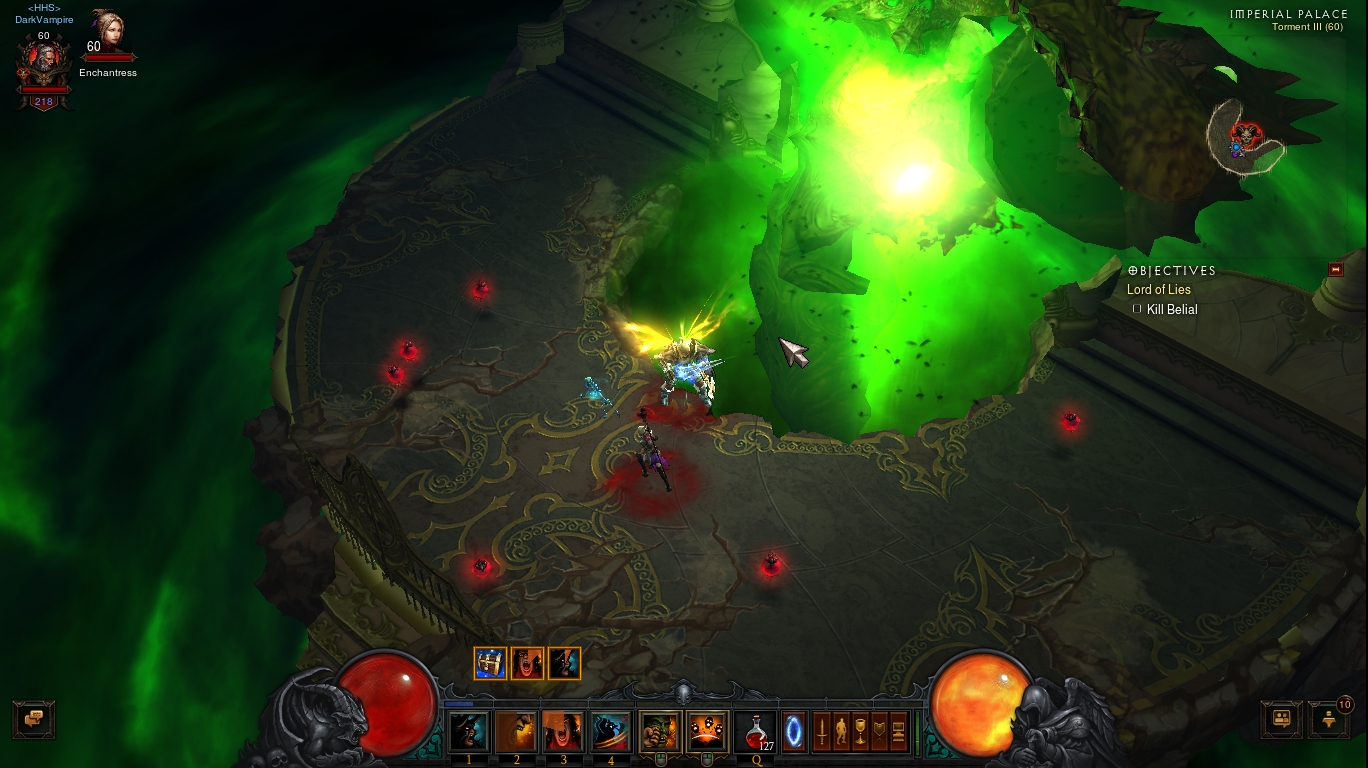The height and width of the screenshot is (768, 1368).
Task: Cast the leaping slash skill in slot 4
Action: pos(610,731)
